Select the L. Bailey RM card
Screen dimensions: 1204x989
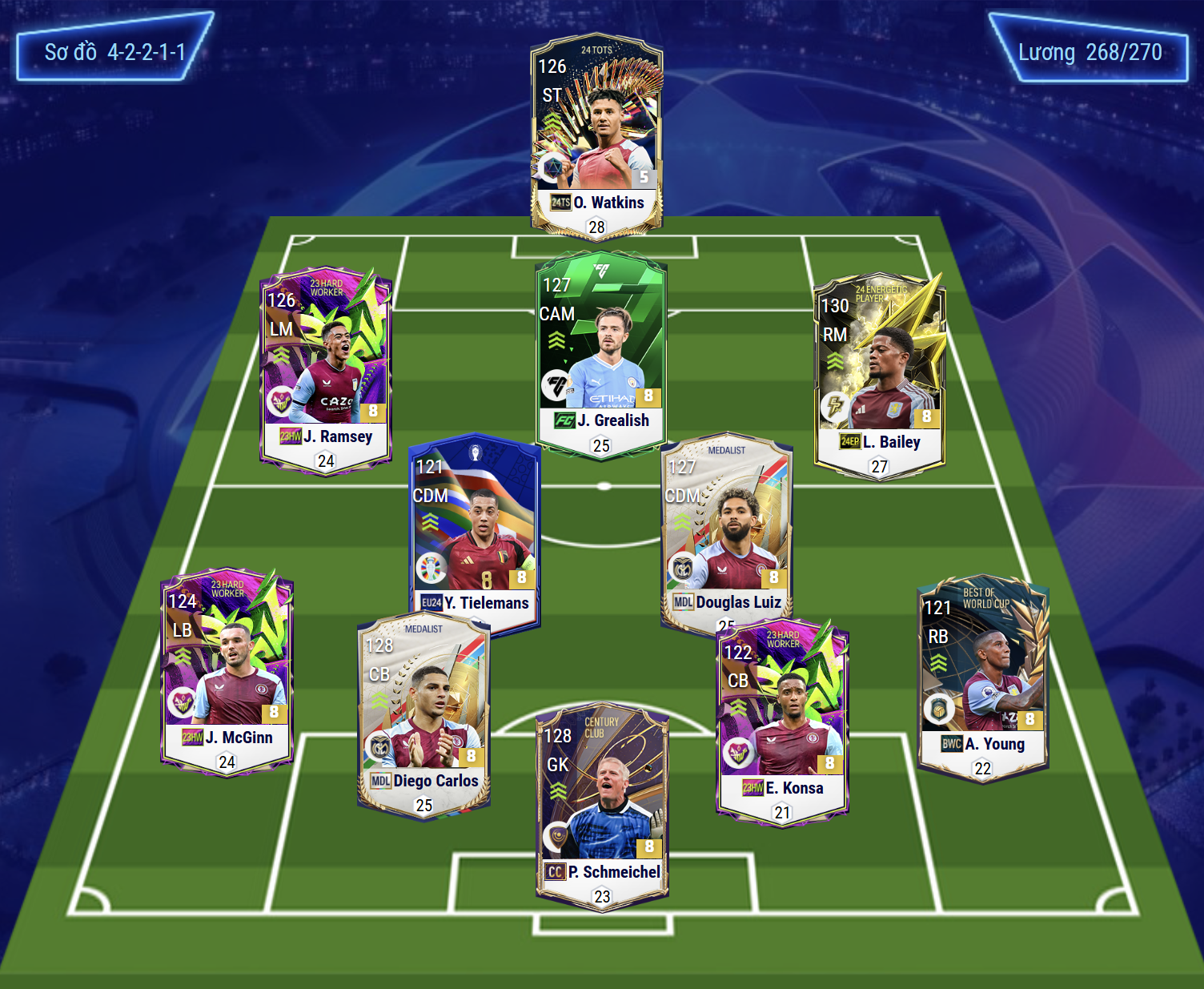[879, 372]
